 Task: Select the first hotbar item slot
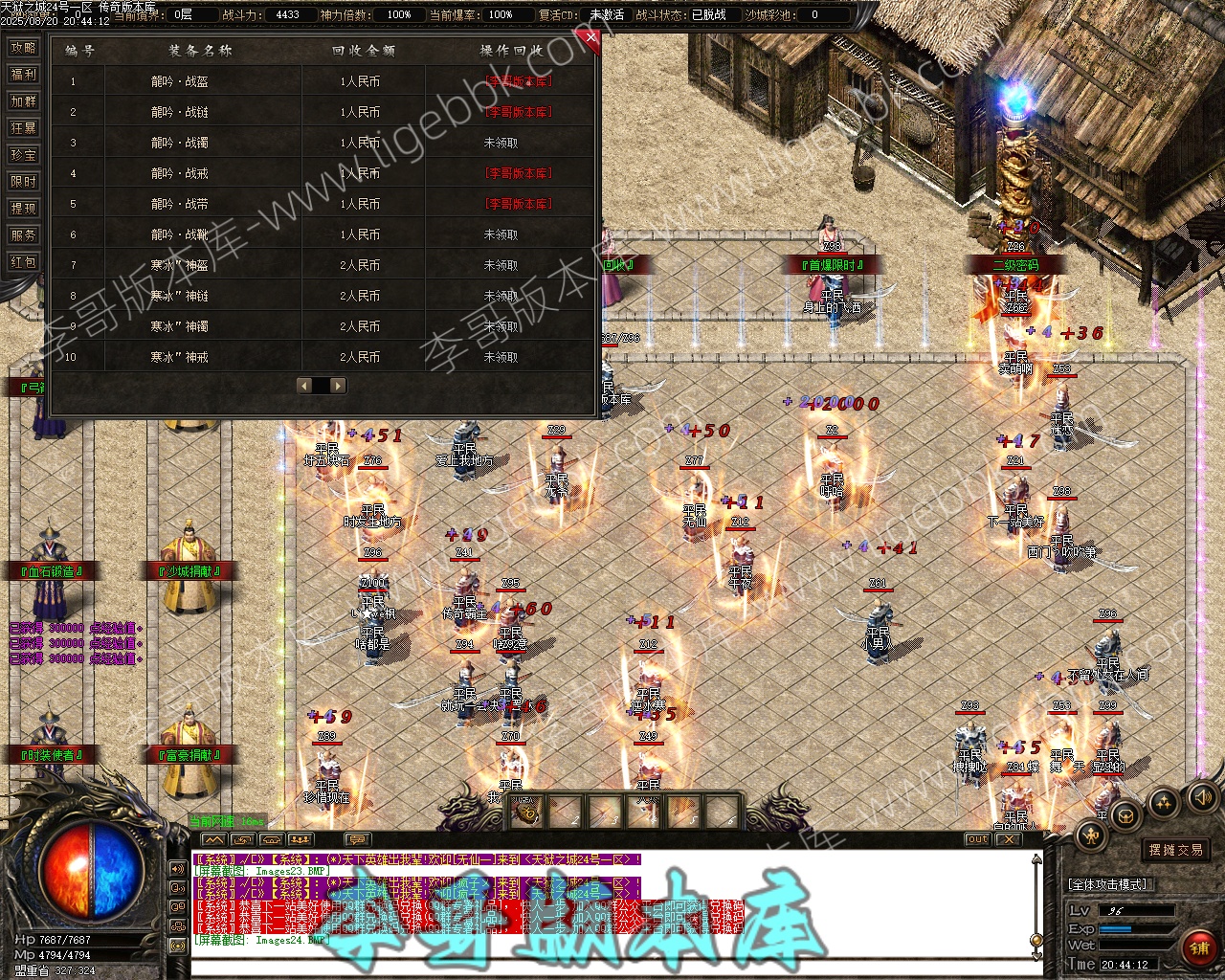pyautogui.click(x=526, y=812)
